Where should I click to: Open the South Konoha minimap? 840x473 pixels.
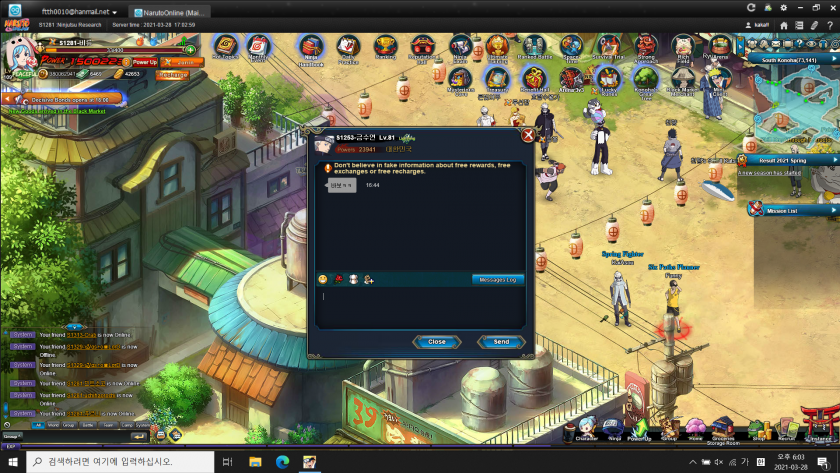click(796, 95)
